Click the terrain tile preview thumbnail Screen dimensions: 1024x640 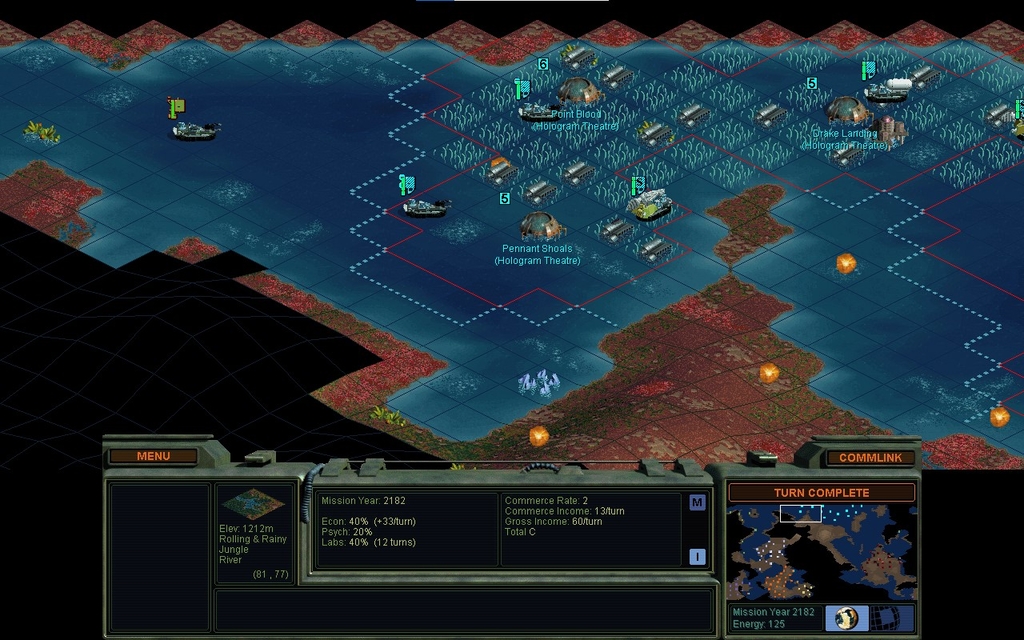click(x=252, y=504)
